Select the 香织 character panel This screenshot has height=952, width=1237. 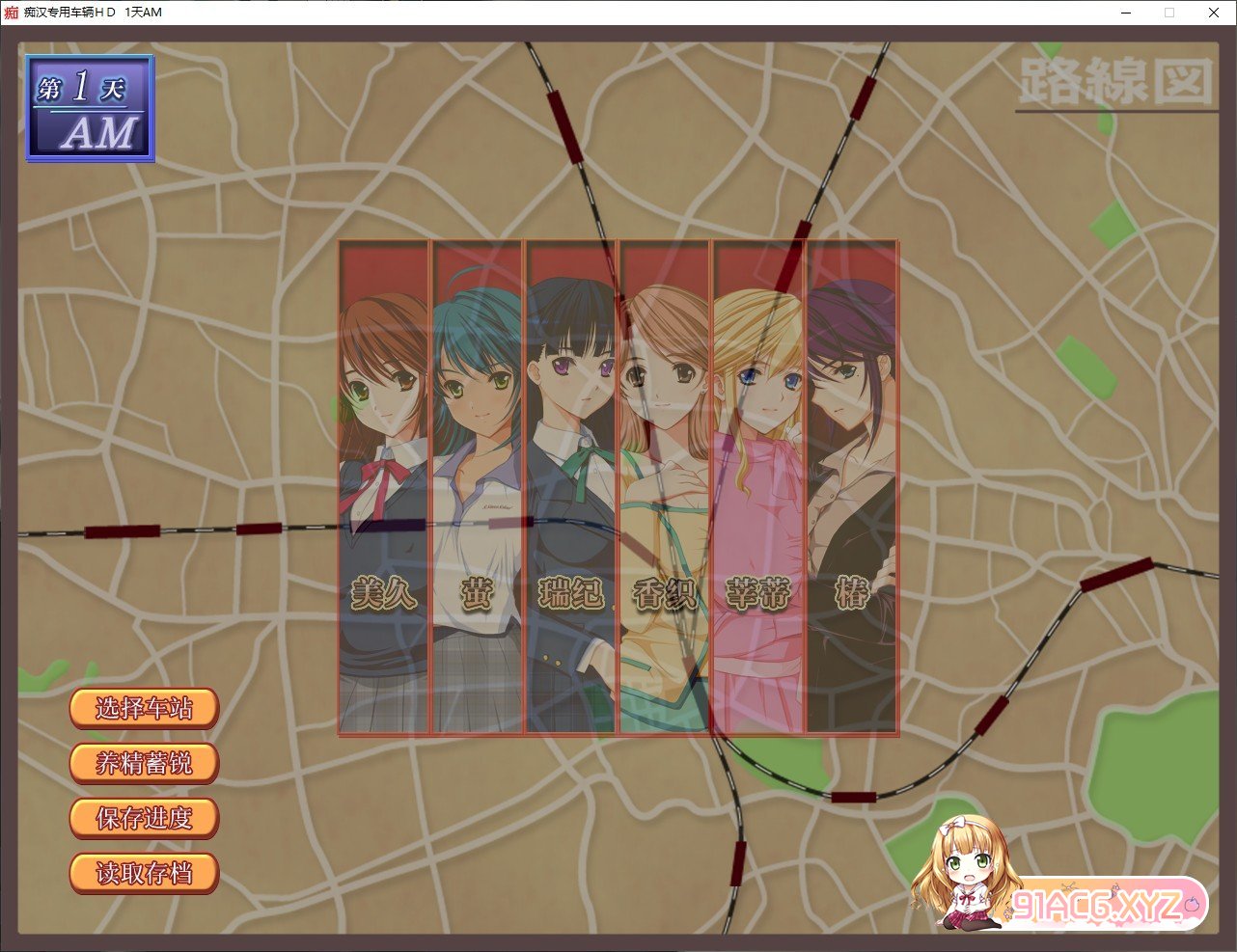coord(665,487)
